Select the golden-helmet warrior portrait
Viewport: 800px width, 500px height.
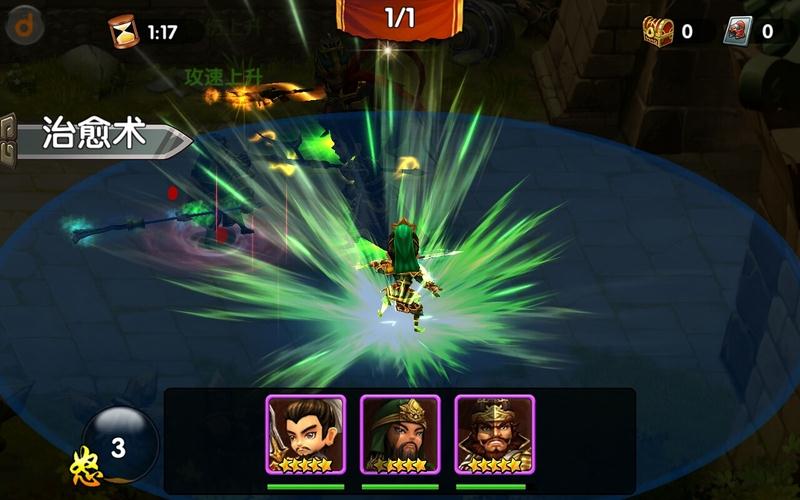495,434
